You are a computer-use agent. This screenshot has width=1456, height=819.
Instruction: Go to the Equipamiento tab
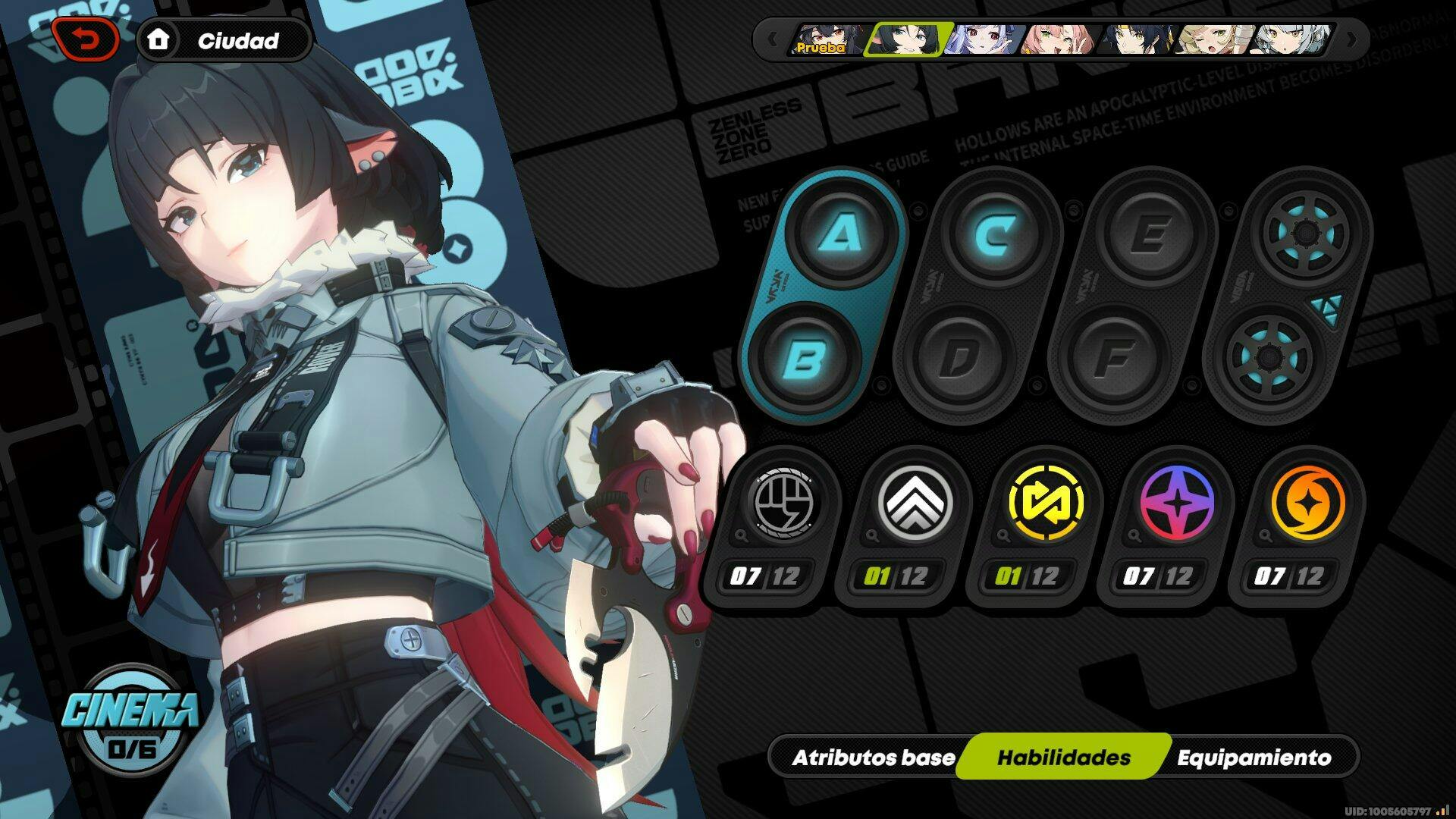[x=1254, y=758]
